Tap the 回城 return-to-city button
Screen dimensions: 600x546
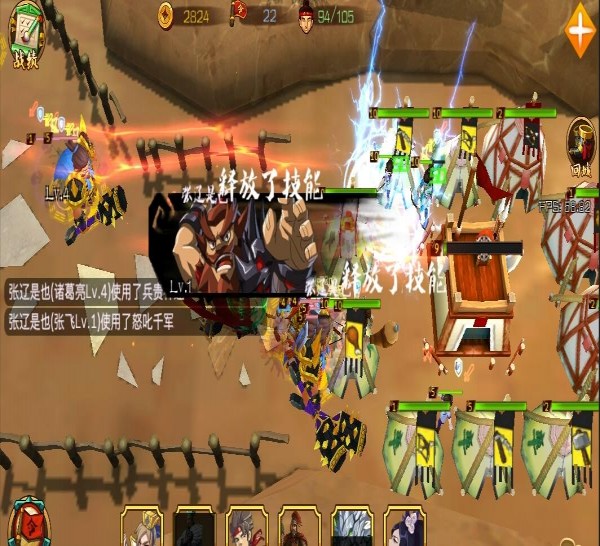click(x=581, y=145)
